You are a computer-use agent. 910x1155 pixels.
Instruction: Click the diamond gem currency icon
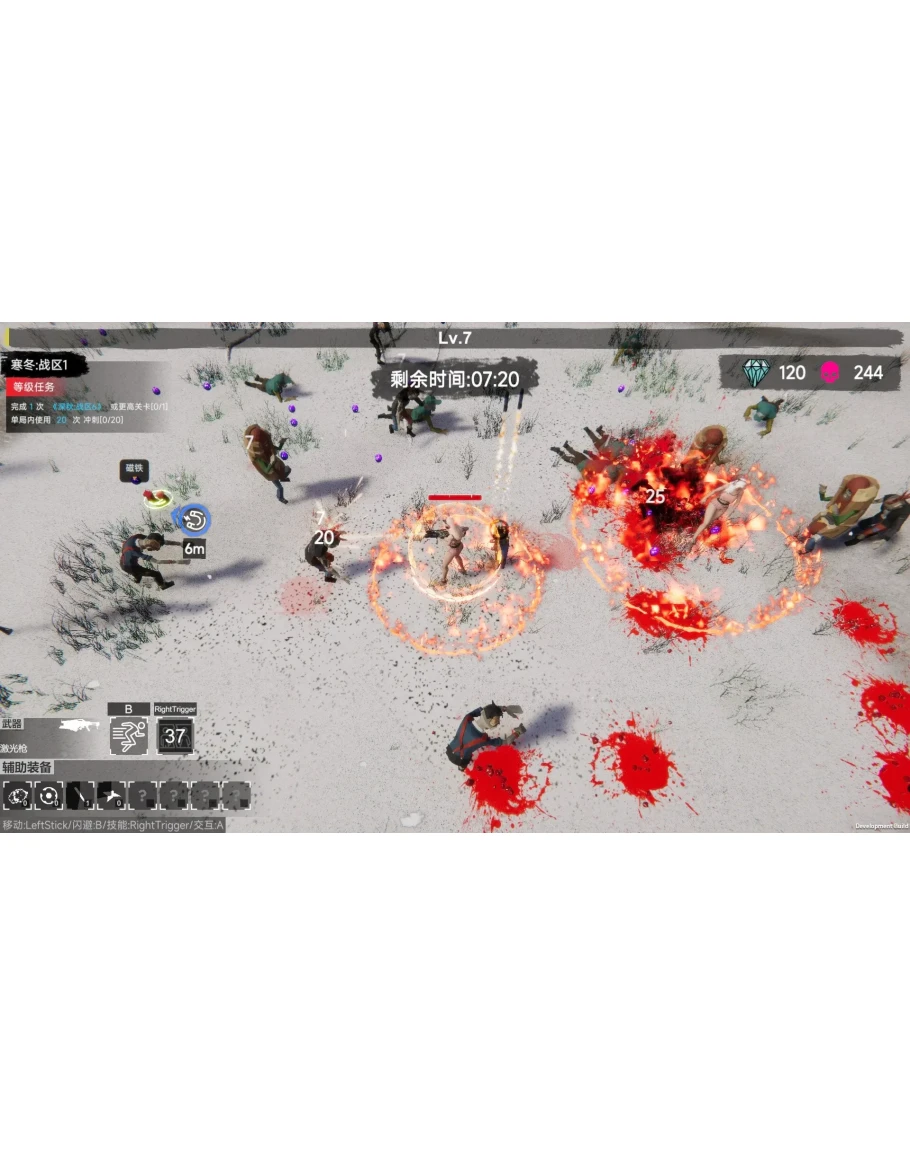[x=757, y=373]
